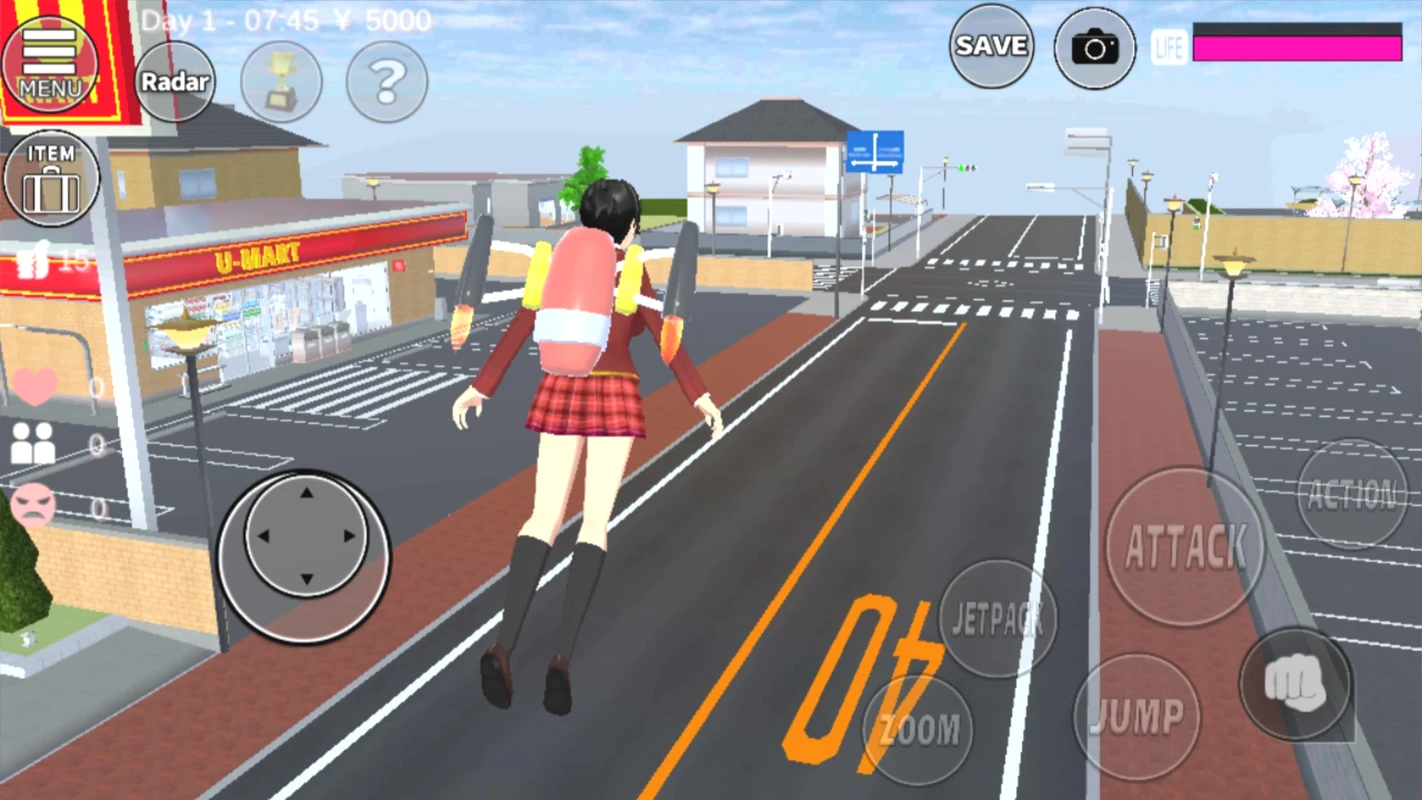Tap the angry emoji status icon
This screenshot has height=800, width=1422.
[33, 505]
